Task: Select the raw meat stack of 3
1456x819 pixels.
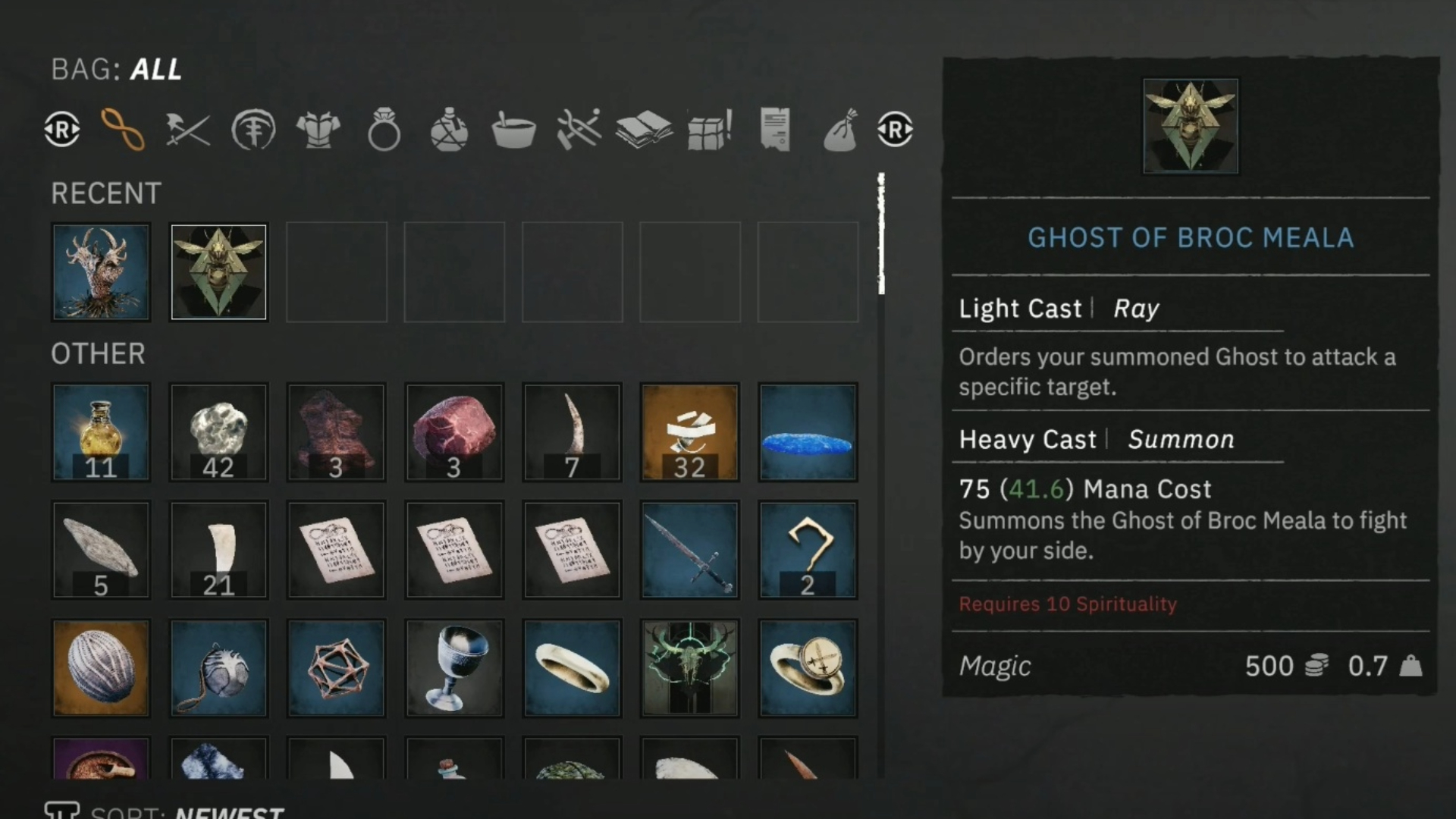Action: pyautogui.click(x=453, y=432)
